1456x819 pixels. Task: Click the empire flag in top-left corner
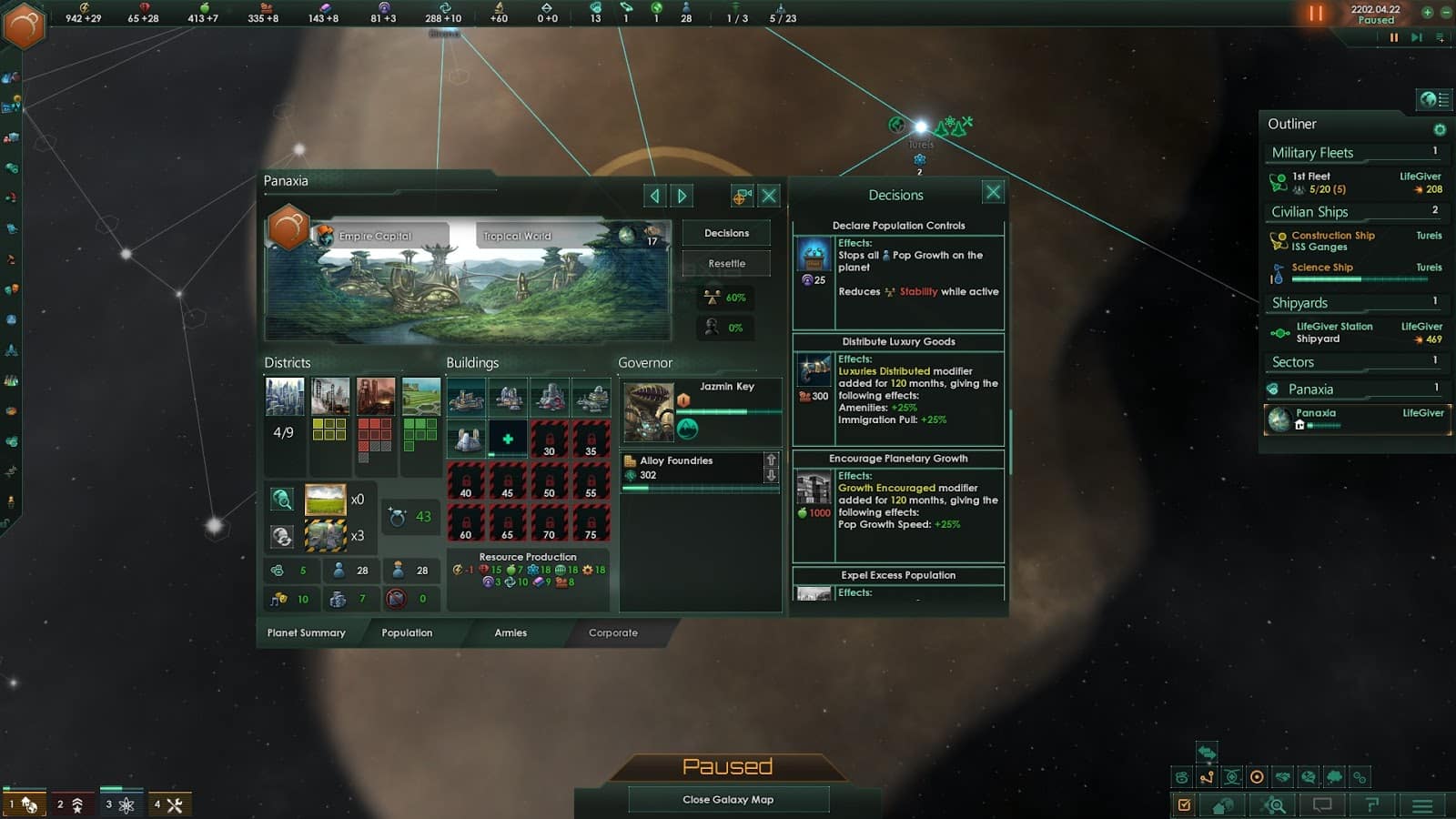click(x=24, y=25)
